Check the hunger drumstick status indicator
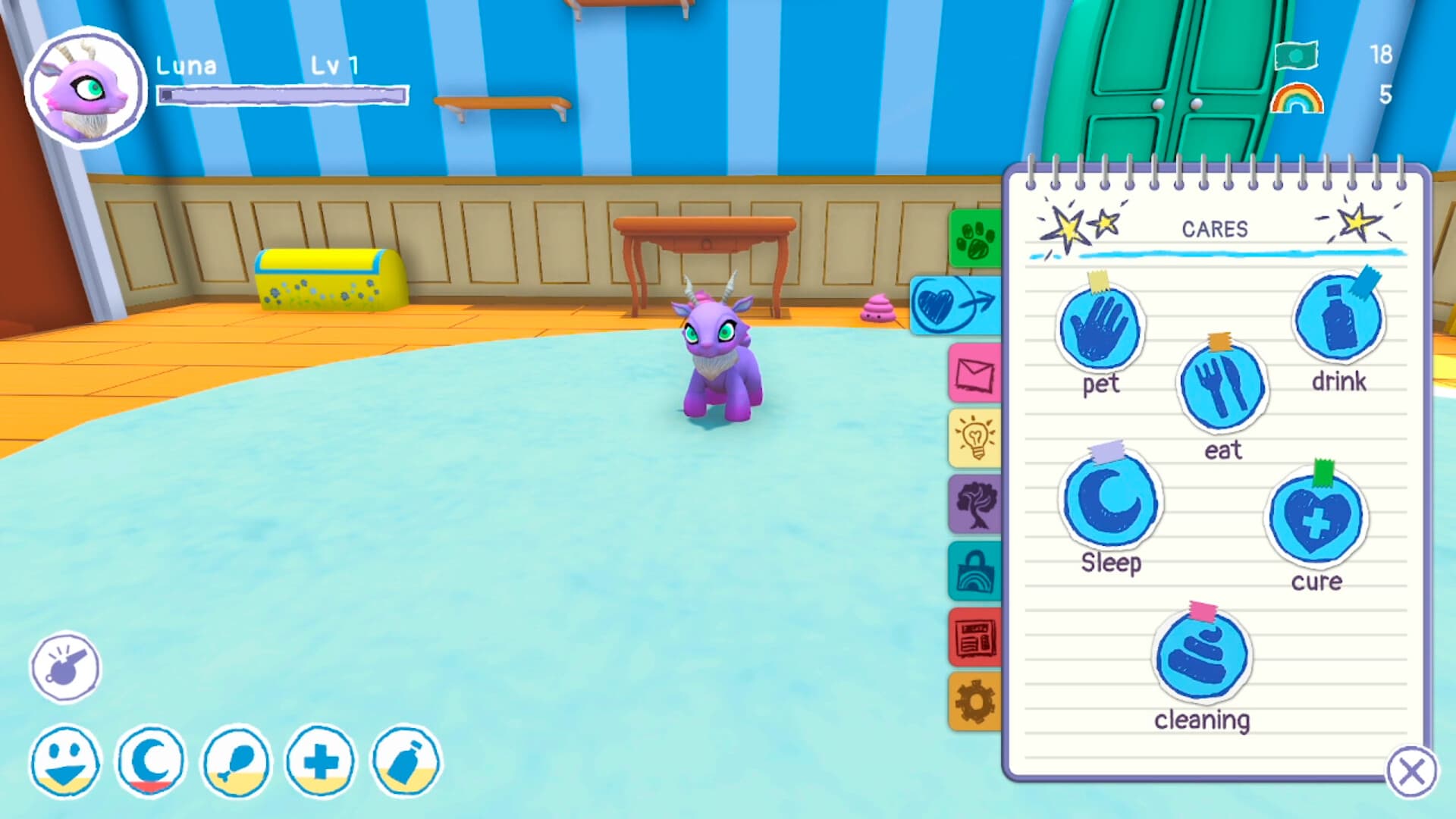 coord(235,762)
